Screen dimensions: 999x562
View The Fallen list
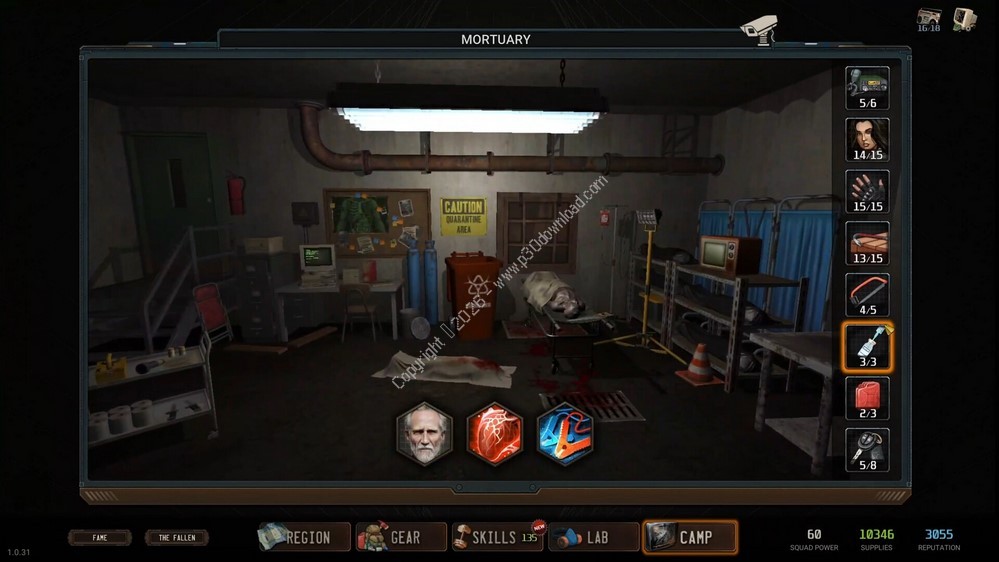click(x=176, y=537)
